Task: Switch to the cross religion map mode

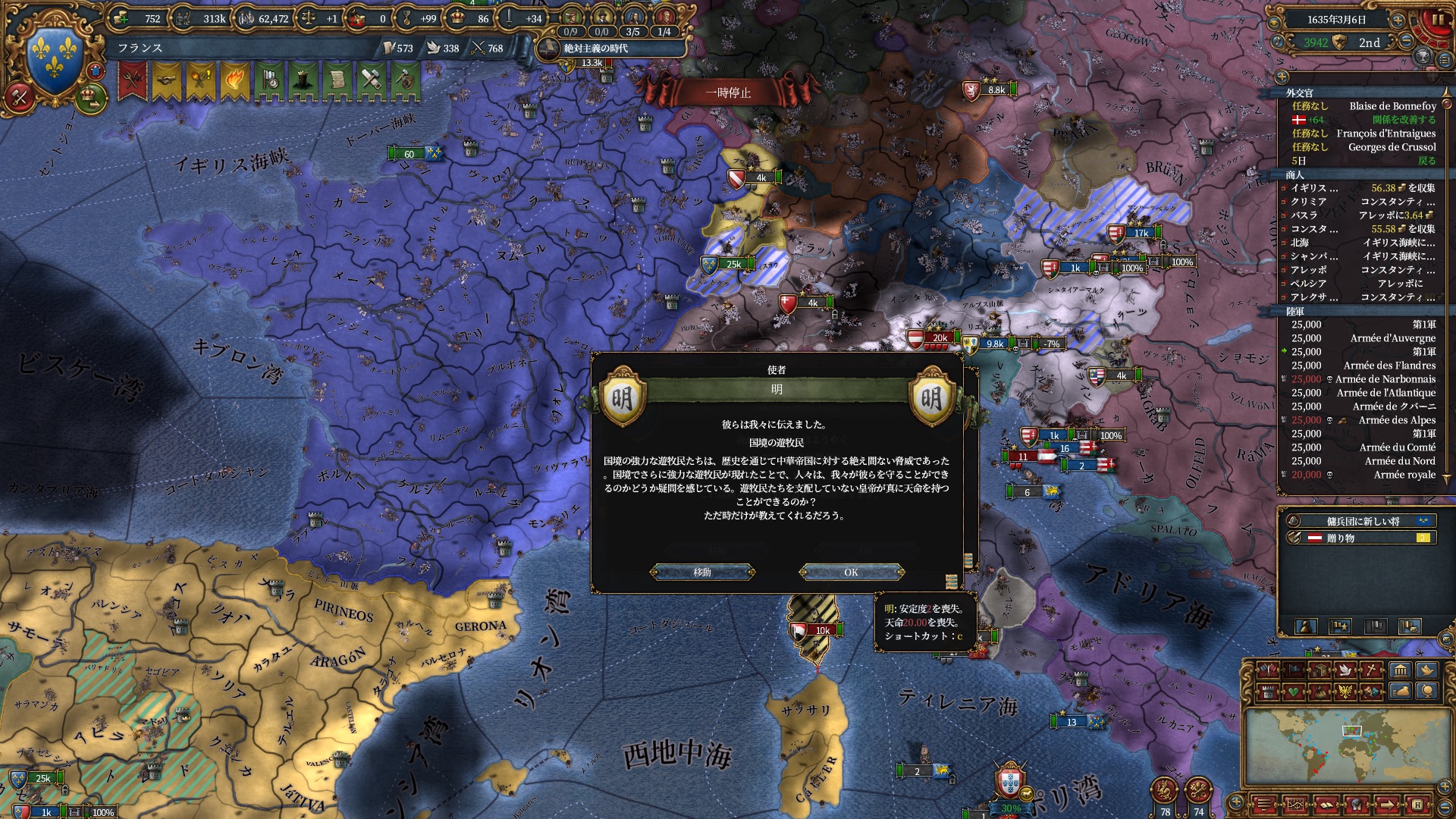Action: coord(1373,670)
